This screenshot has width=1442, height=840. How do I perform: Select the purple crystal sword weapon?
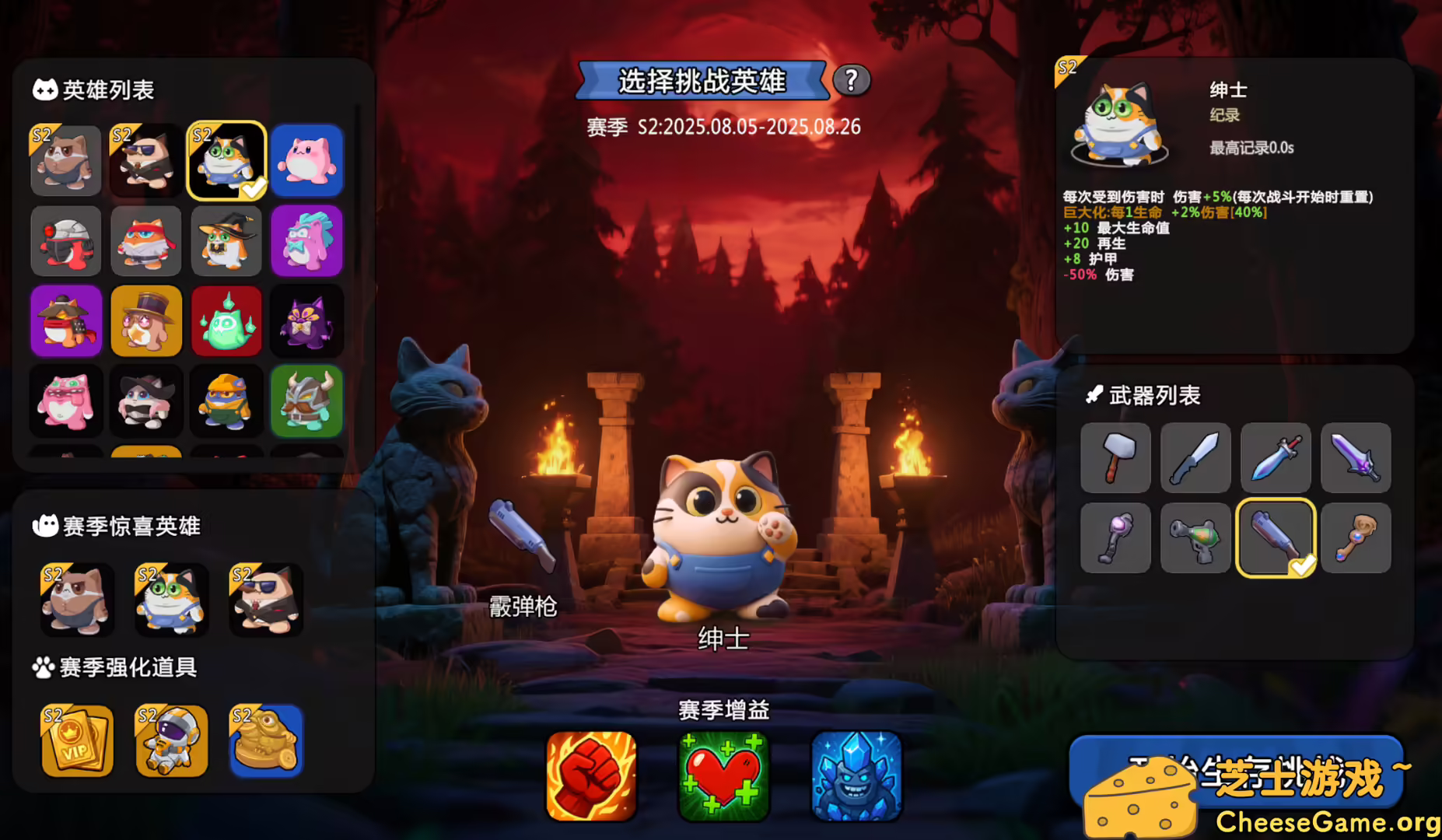coord(1356,459)
